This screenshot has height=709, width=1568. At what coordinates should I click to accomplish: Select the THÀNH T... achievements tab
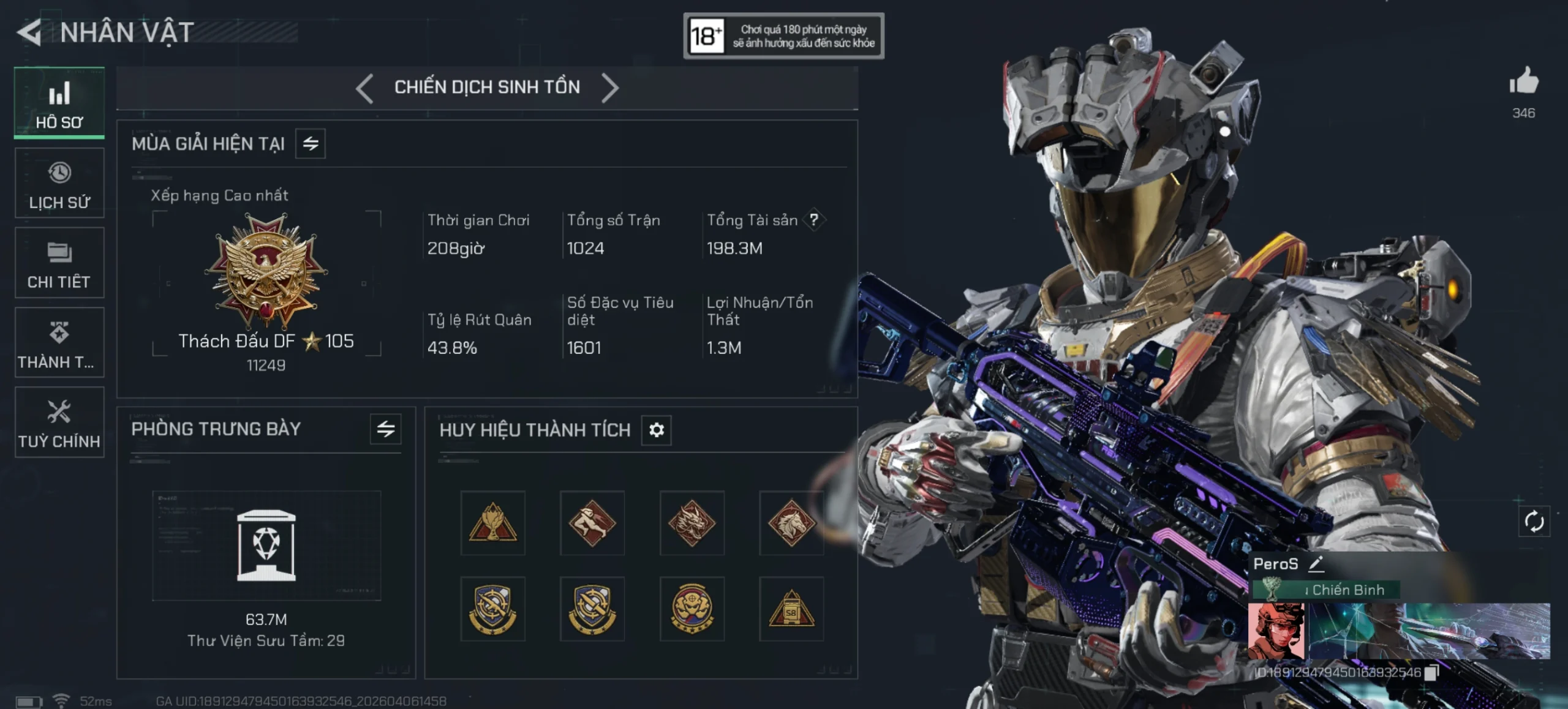point(59,343)
